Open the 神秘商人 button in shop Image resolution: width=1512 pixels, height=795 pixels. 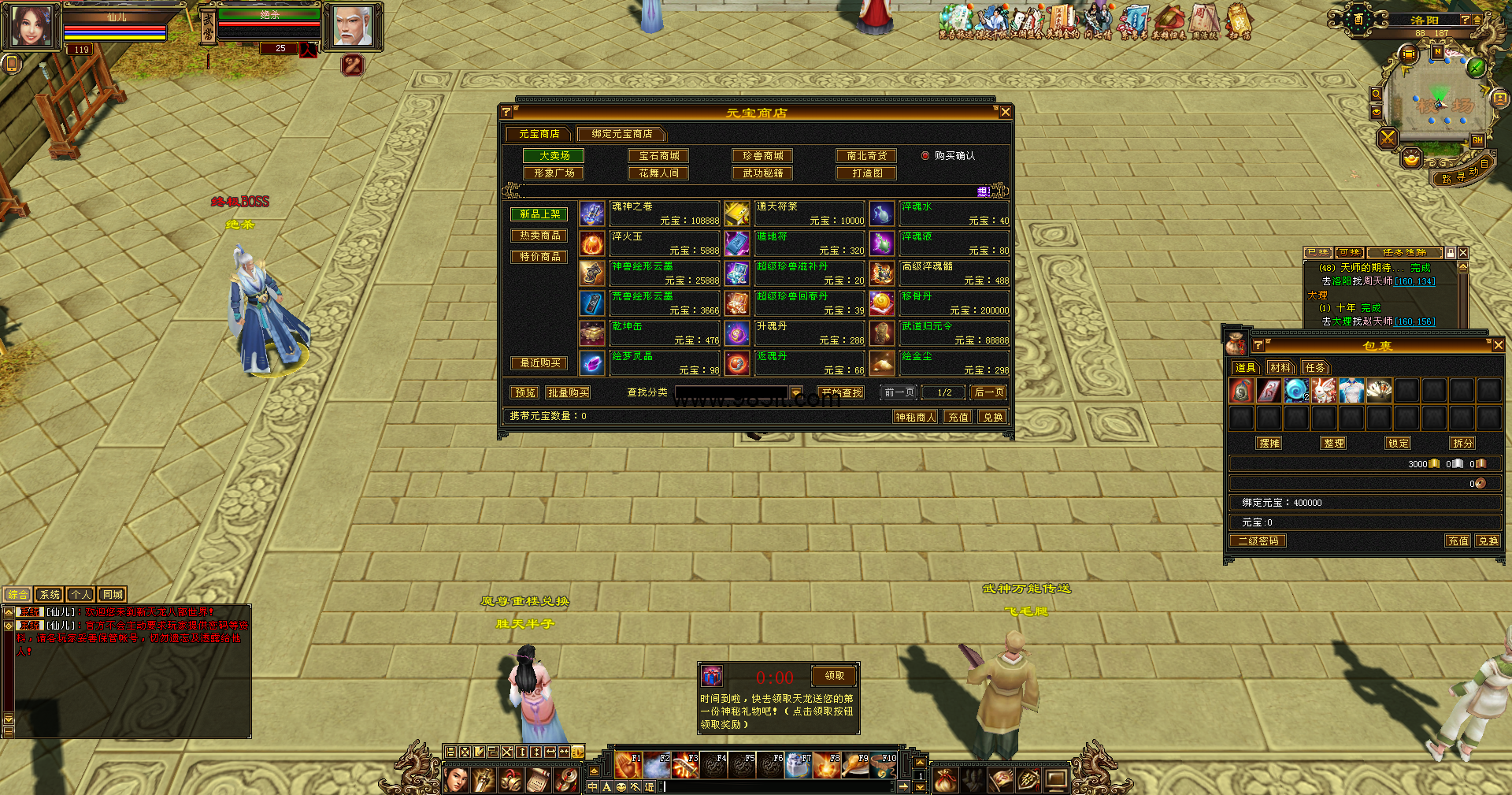[915, 417]
